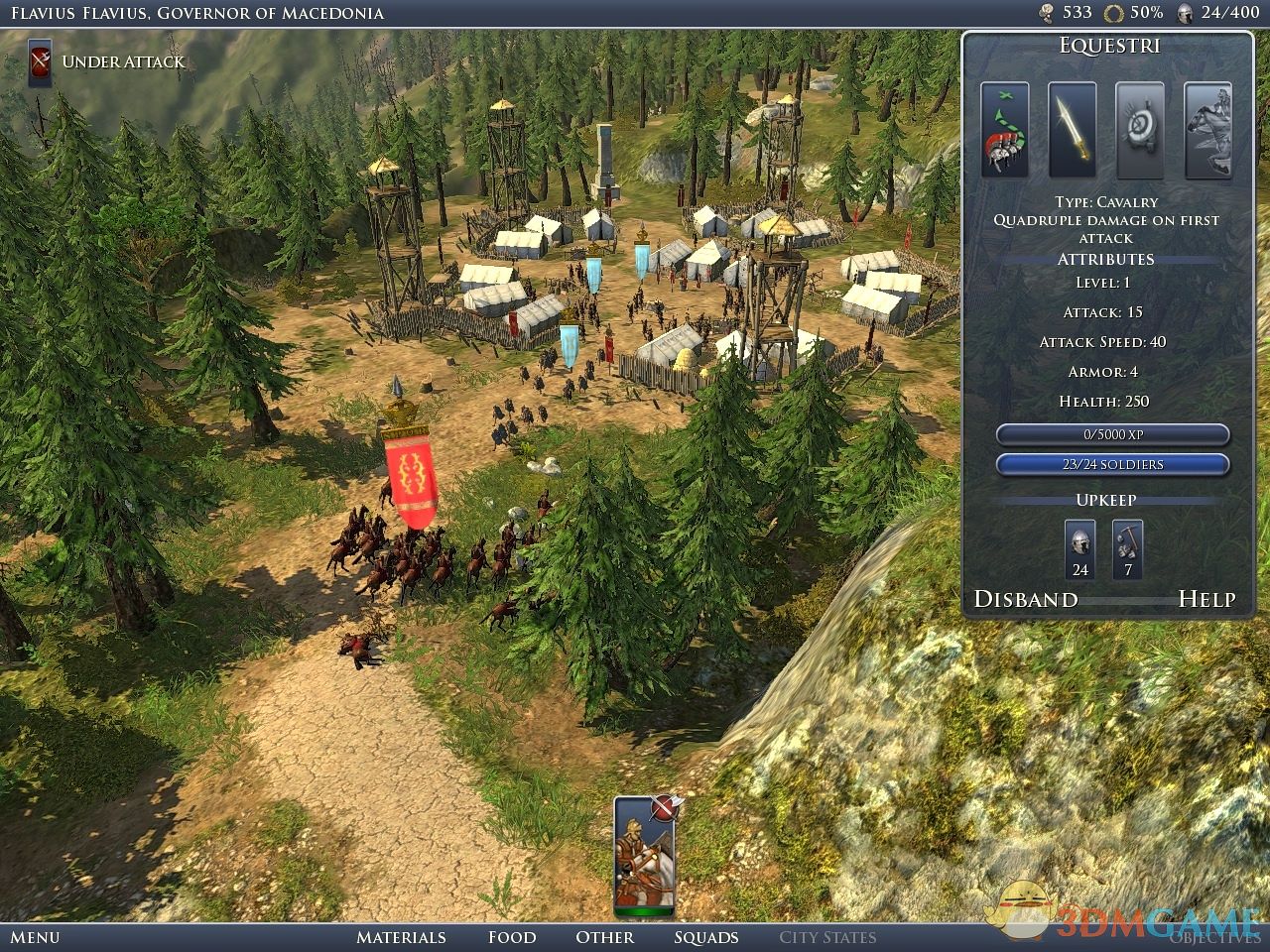
Task: Disband the Equestri squad
Action: pyautogui.click(x=1026, y=599)
